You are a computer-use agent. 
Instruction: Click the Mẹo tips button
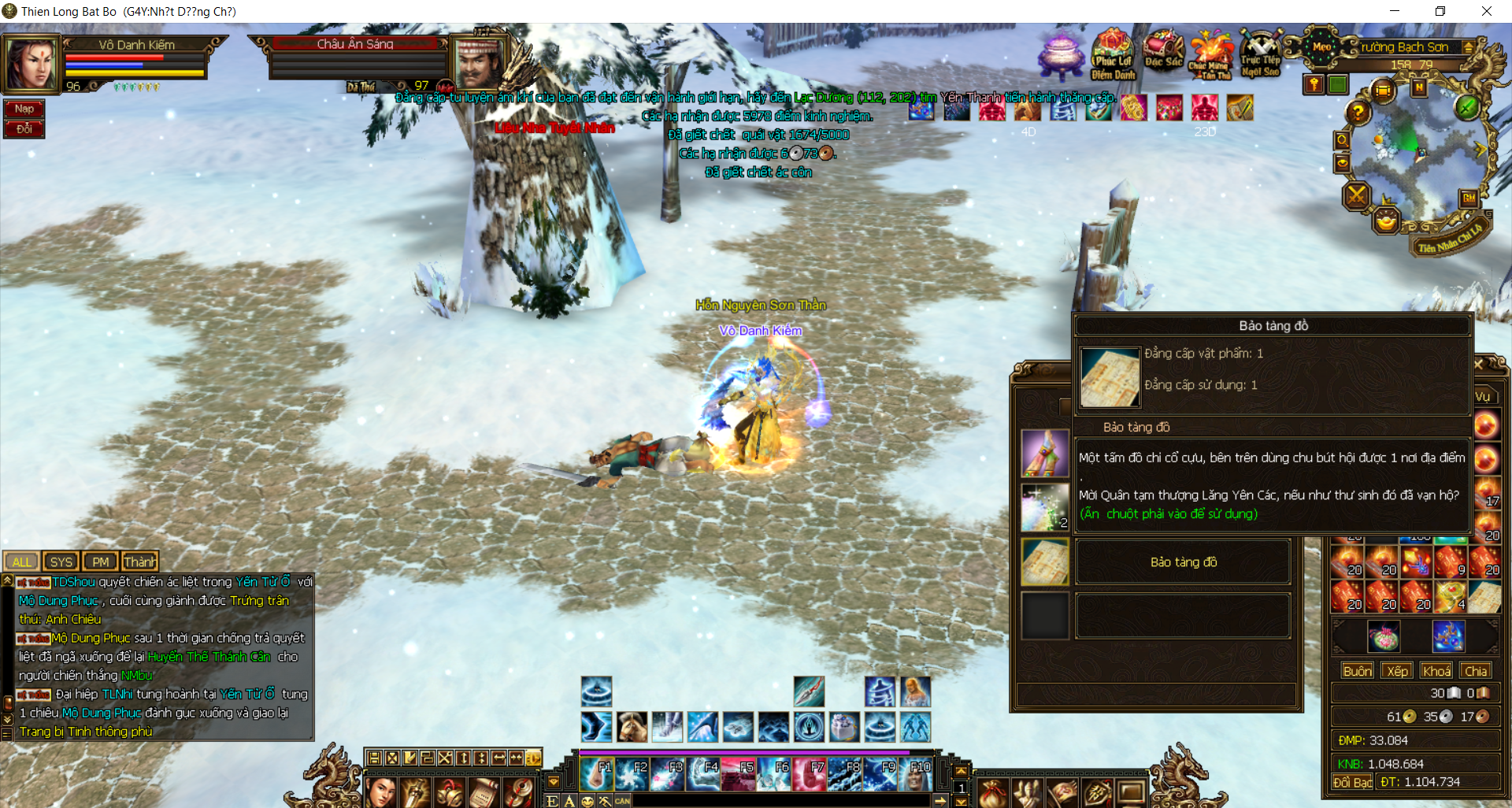1321,46
